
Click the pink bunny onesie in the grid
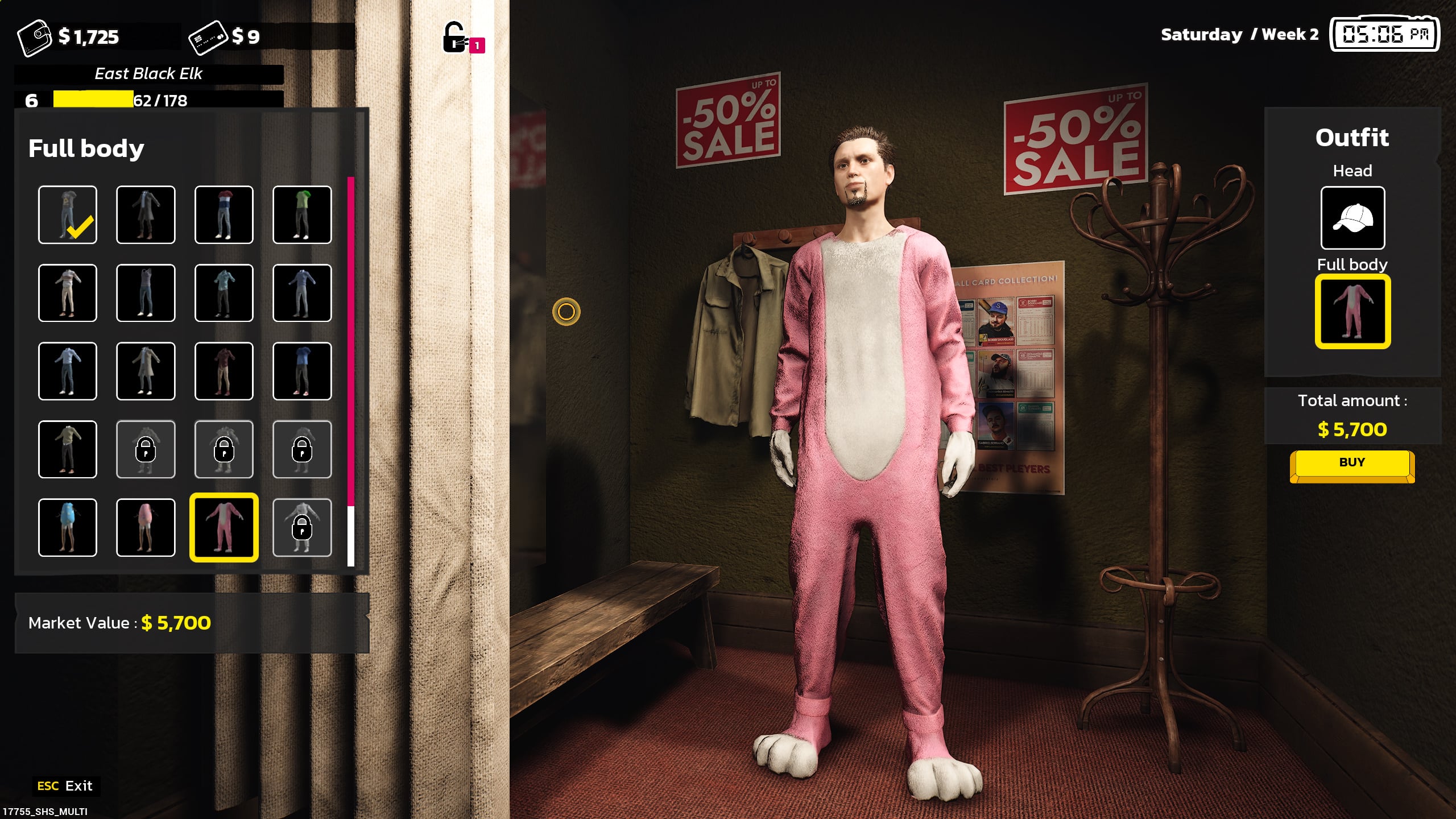click(x=224, y=528)
